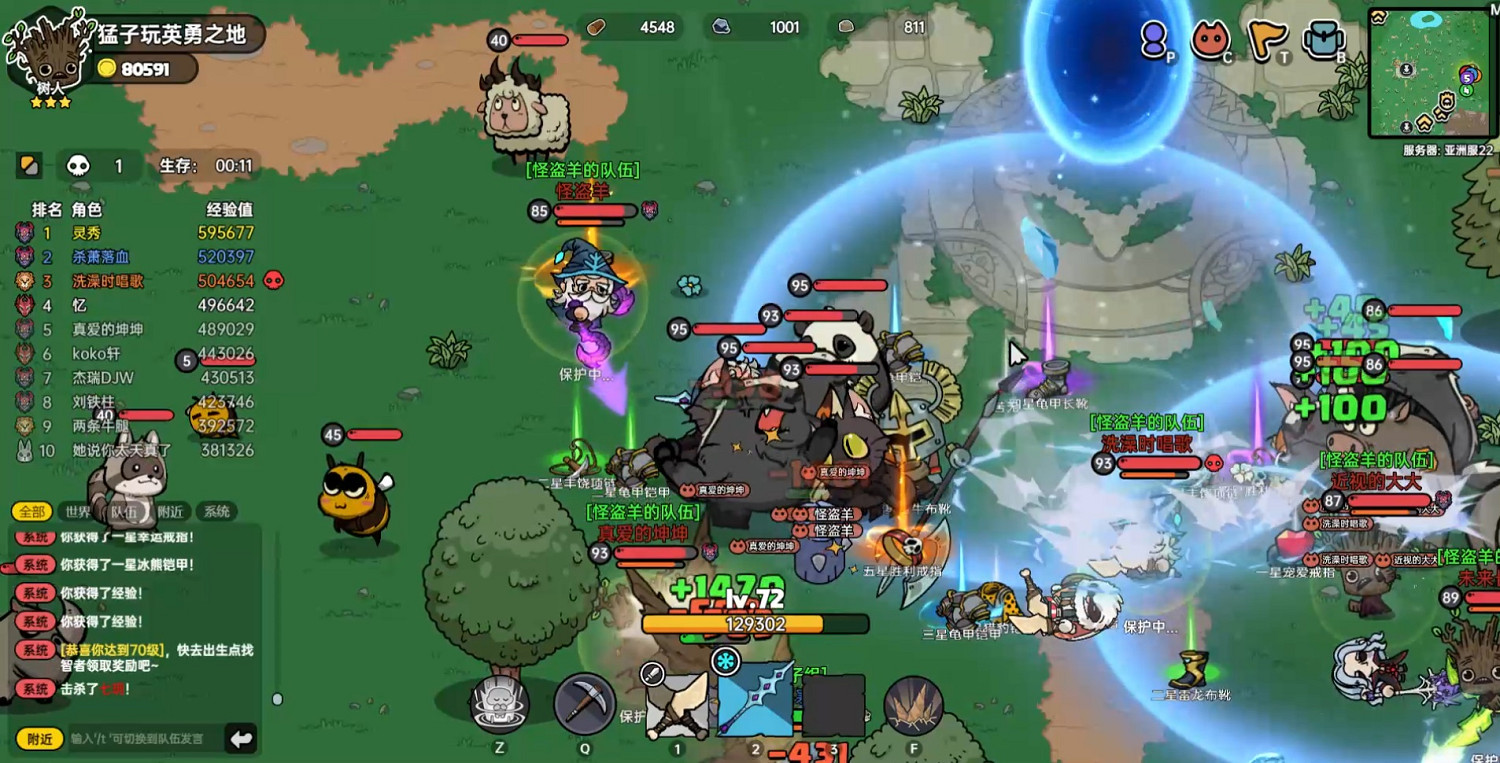This screenshot has height=763, width=1500.
Task: Open the player info with the P icon
Action: click(x=1154, y=38)
